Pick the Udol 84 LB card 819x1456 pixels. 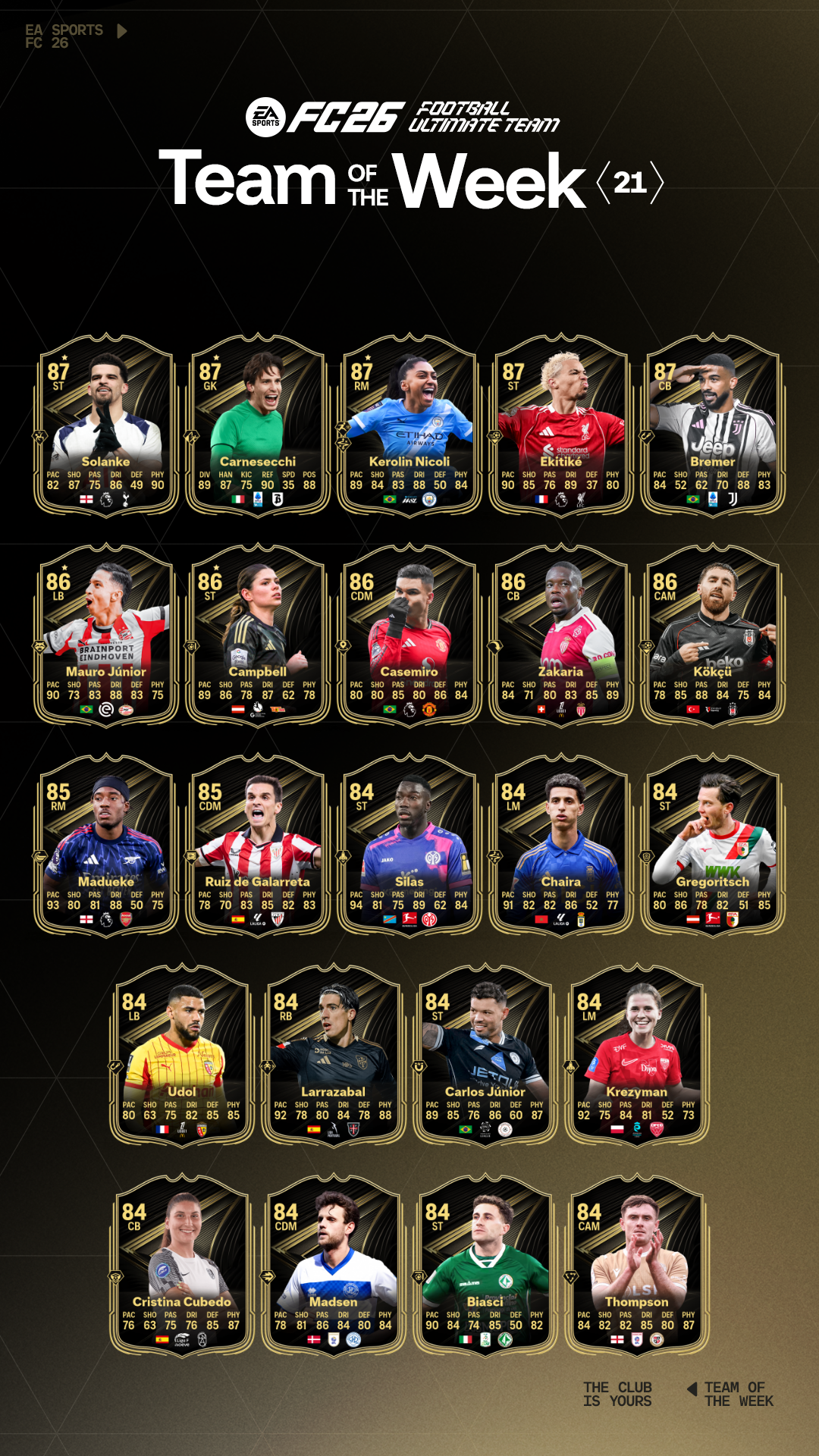[x=182, y=1055]
